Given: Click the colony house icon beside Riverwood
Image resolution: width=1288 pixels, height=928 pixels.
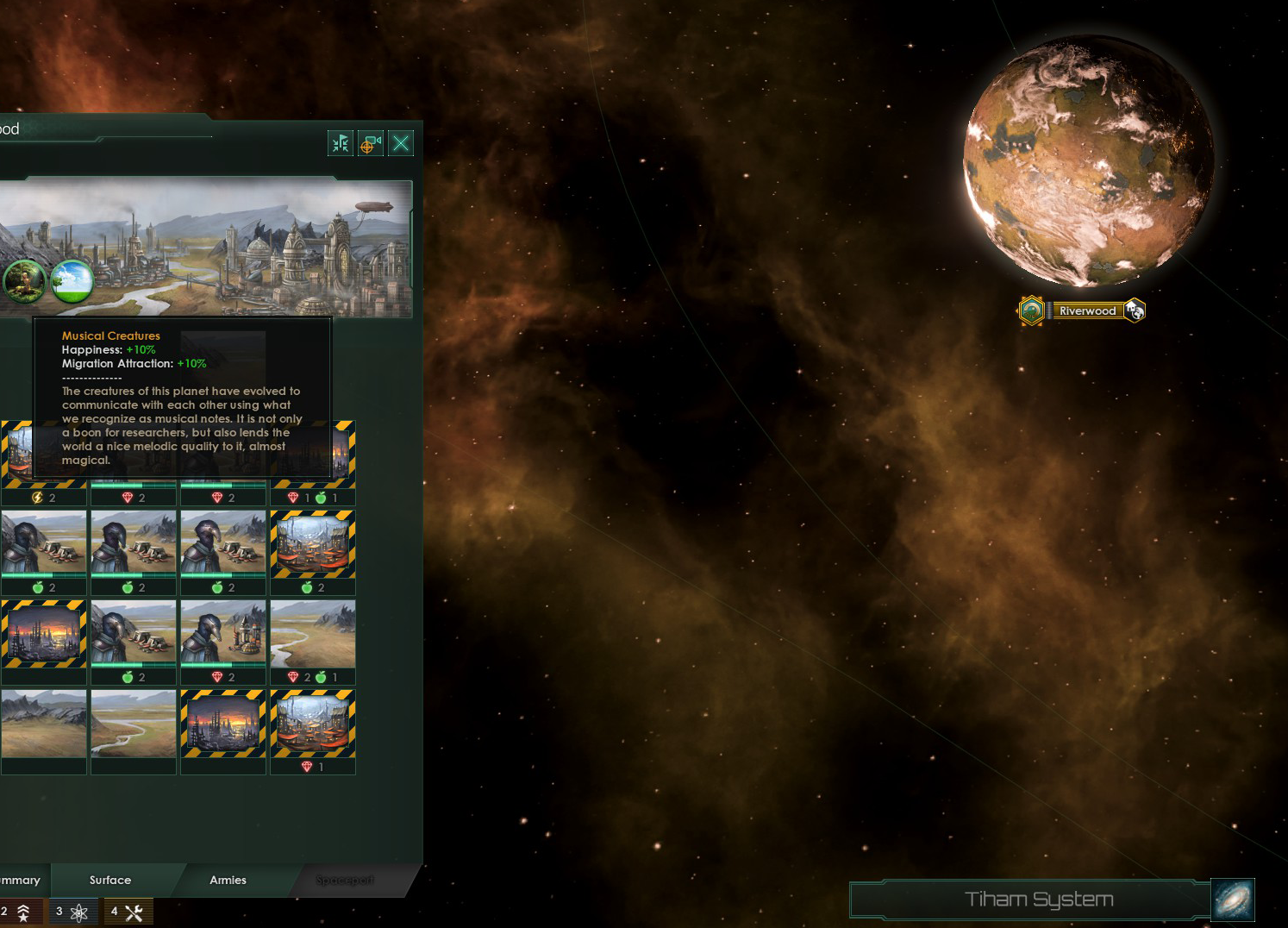Looking at the screenshot, I should [1135, 310].
